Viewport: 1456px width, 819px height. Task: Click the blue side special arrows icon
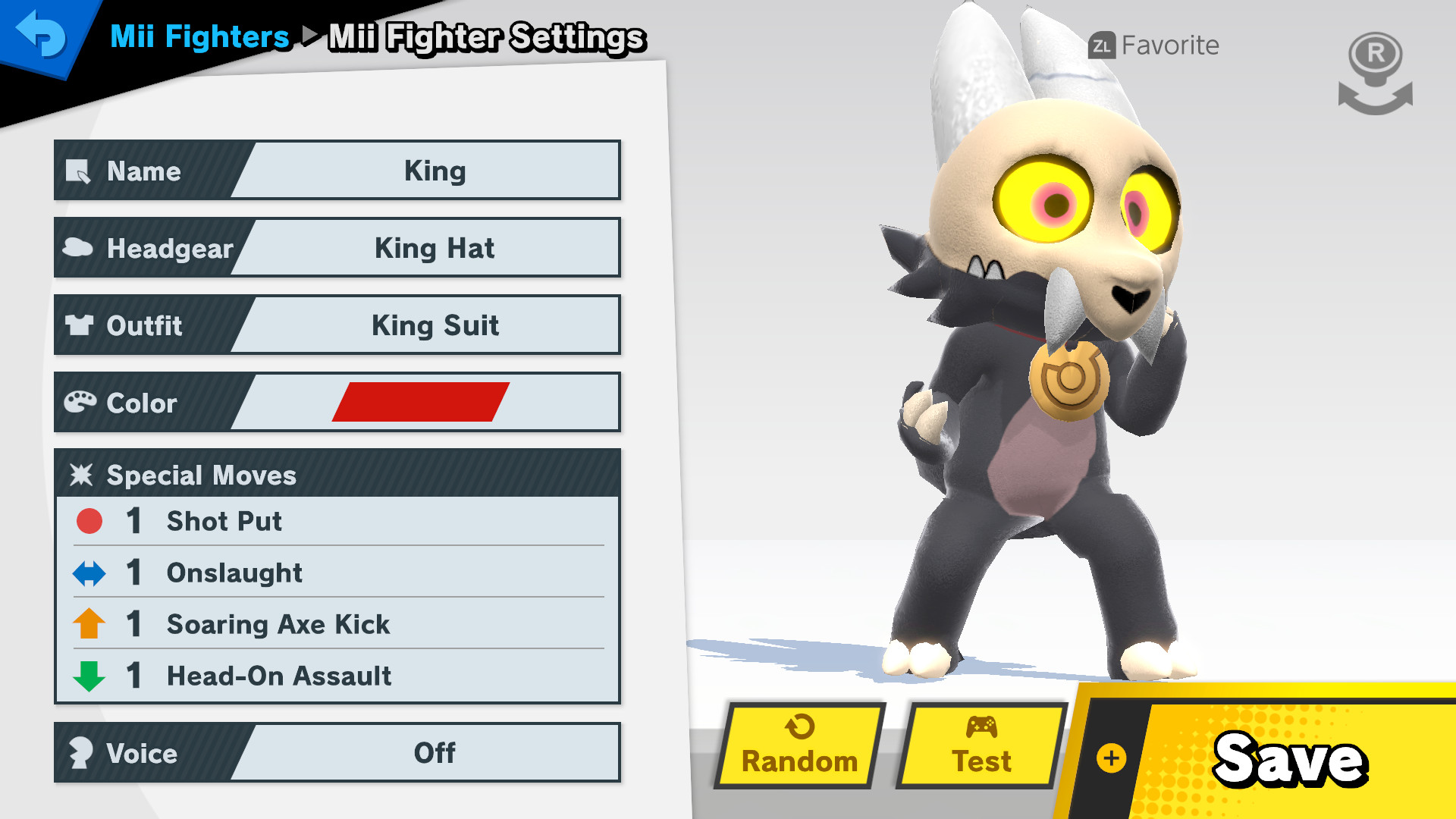(89, 573)
